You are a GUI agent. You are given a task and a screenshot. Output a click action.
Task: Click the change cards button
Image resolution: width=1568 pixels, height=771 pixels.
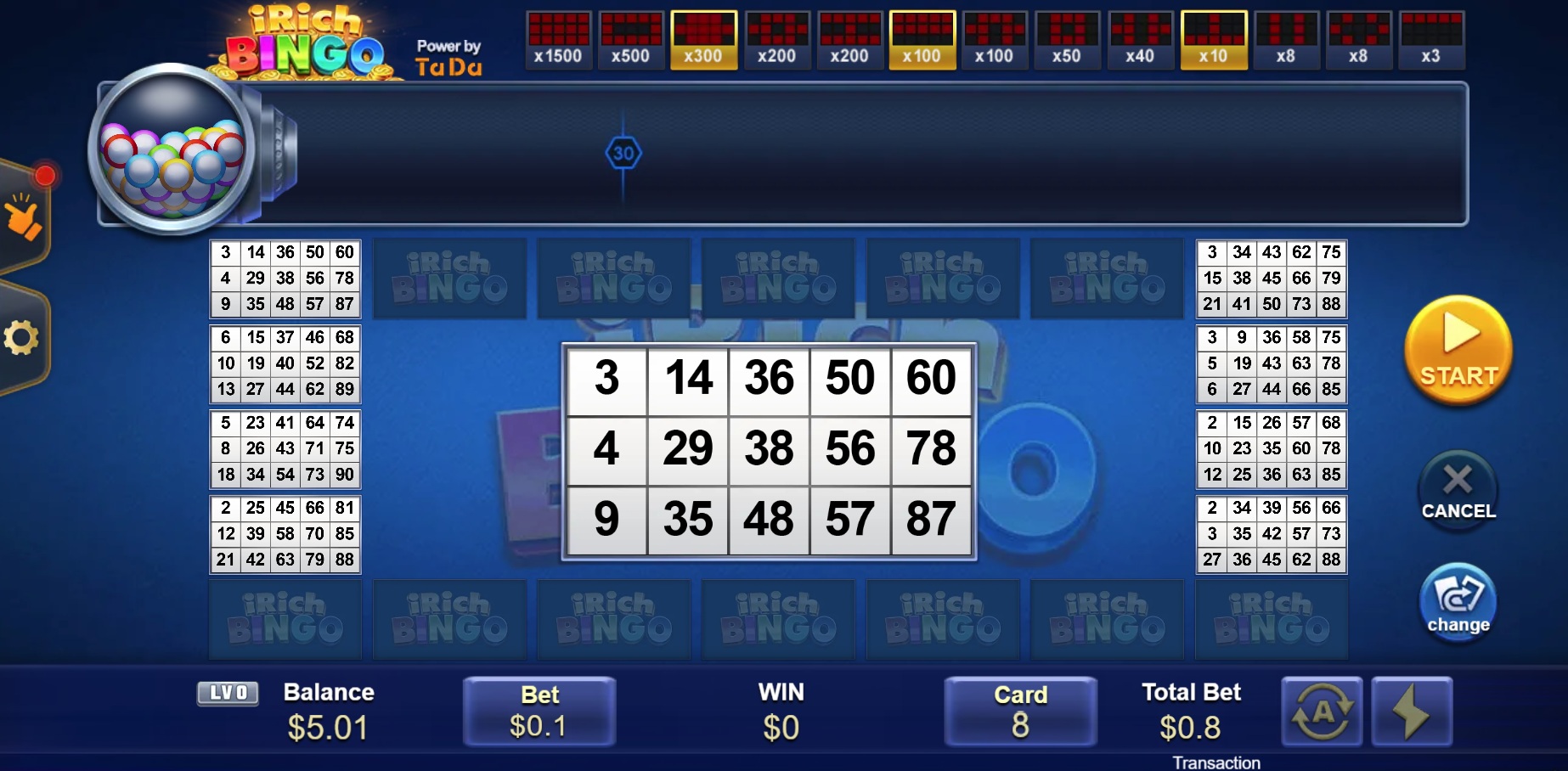1456,602
